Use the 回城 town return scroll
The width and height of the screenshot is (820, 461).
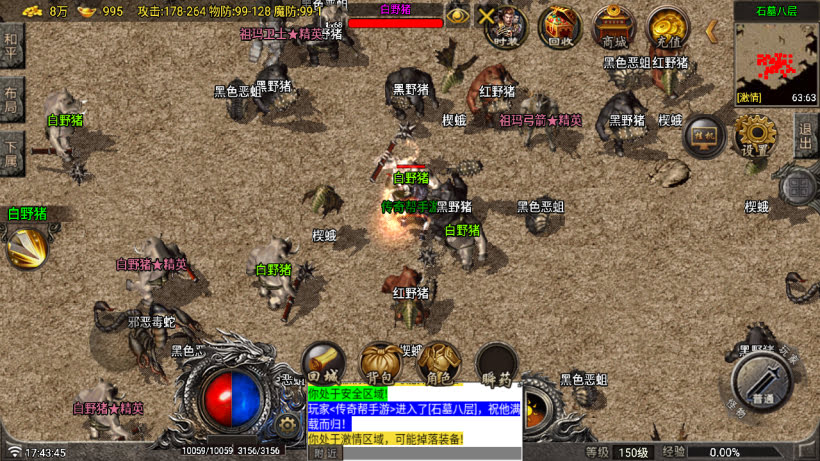(x=324, y=363)
